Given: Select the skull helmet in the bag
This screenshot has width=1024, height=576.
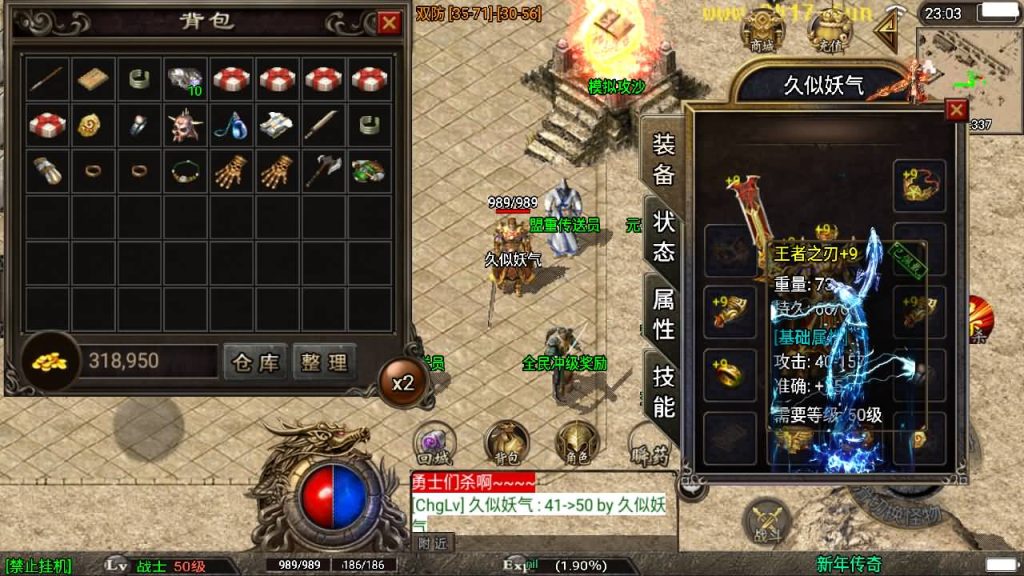Looking at the screenshot, I should click(183, 124).
